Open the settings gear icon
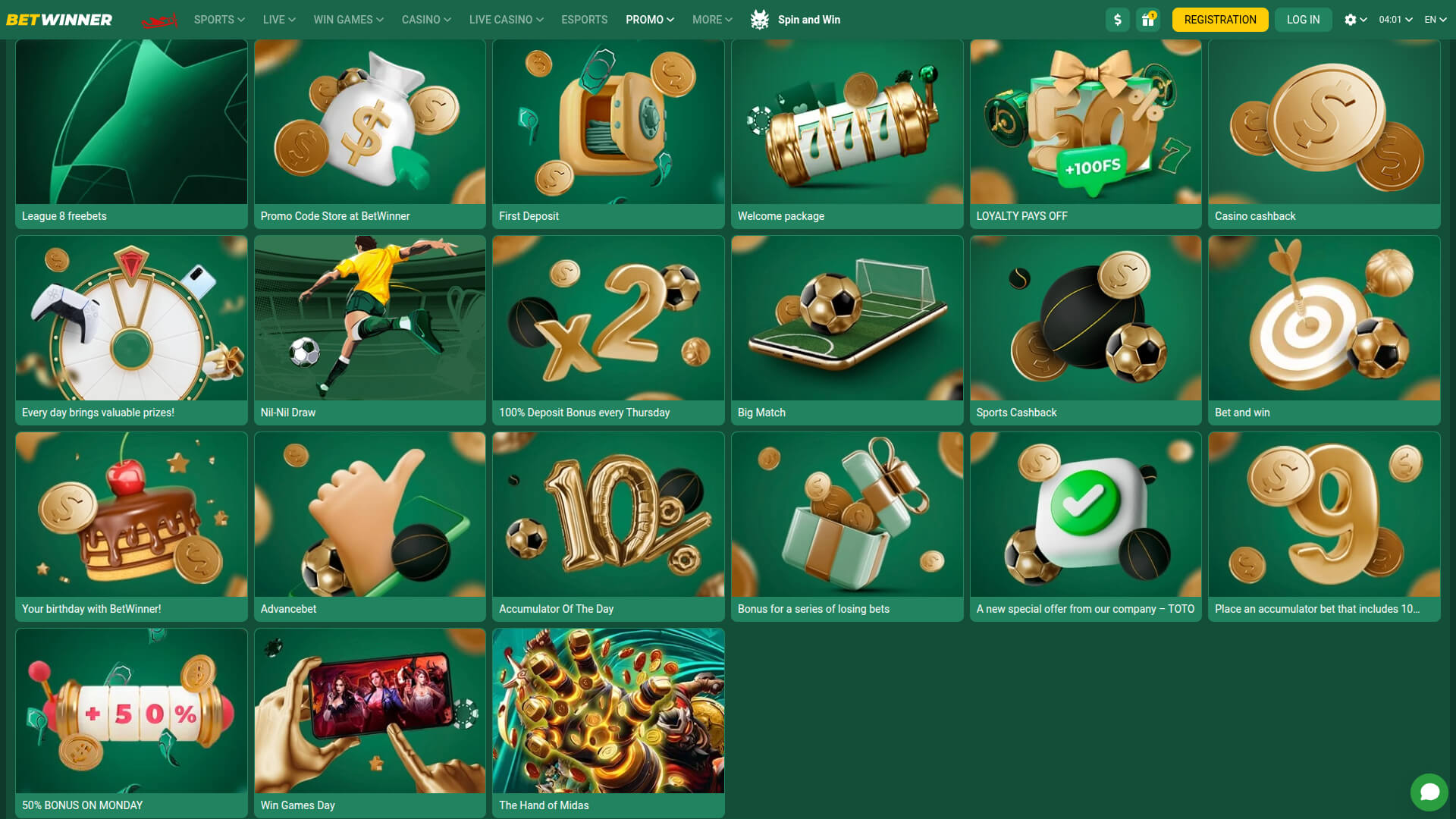This screenshot has width=1456, height=819. 1351,20
